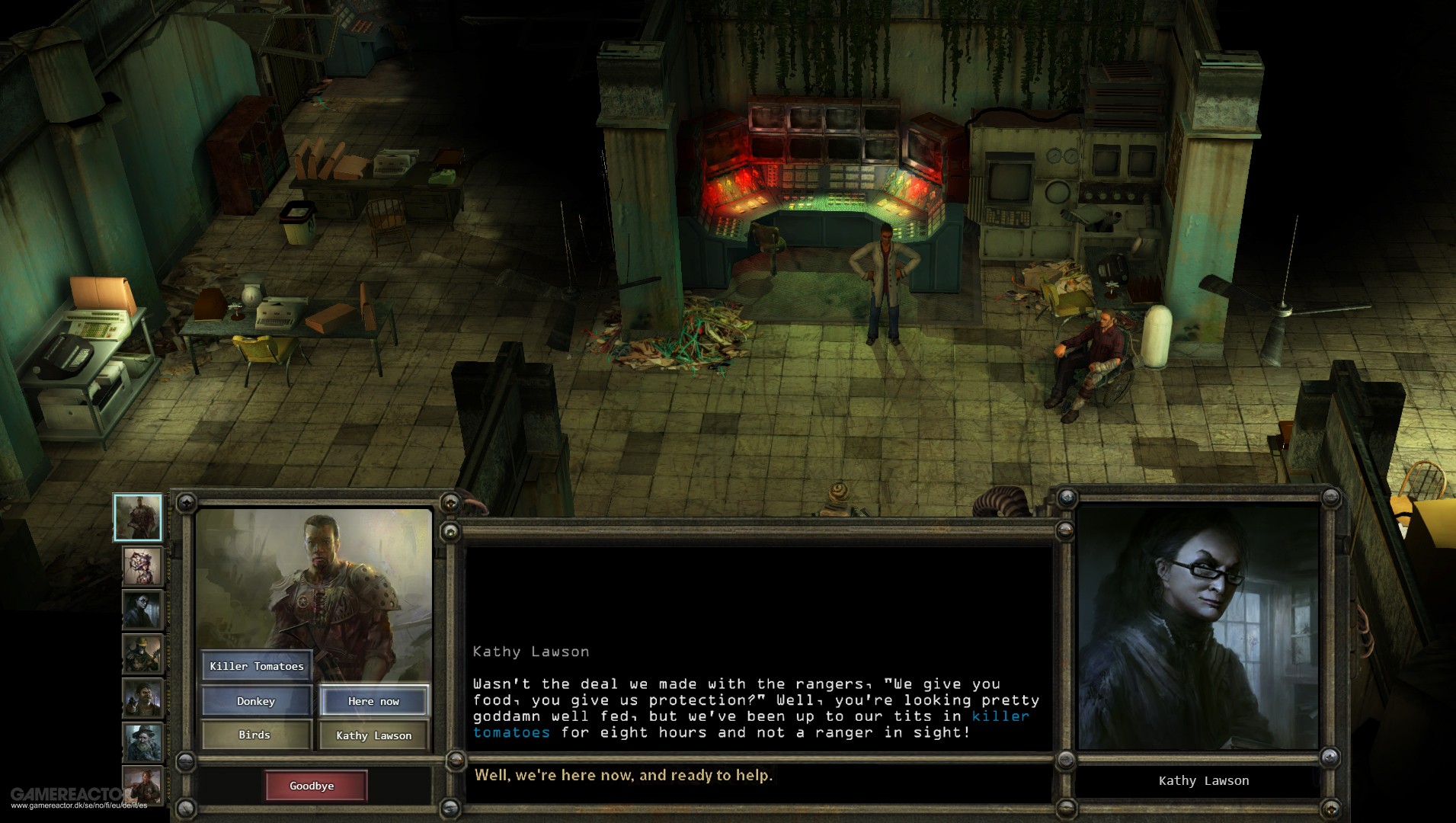Ask about Killer Tomatoes
Screen dimensions: 1456x823
[257, 665]
